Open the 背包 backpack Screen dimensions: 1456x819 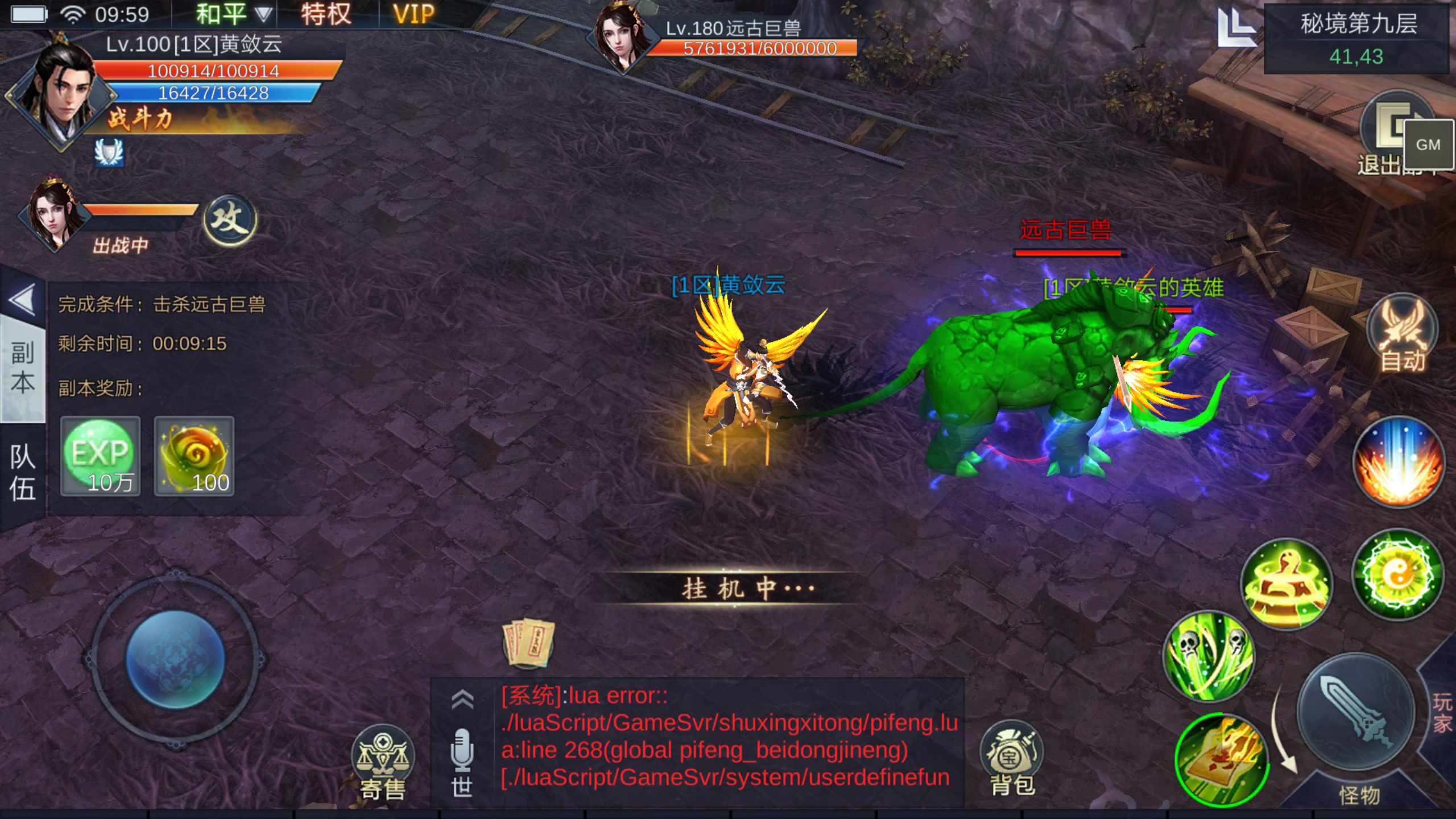[x=1012, y=759]
